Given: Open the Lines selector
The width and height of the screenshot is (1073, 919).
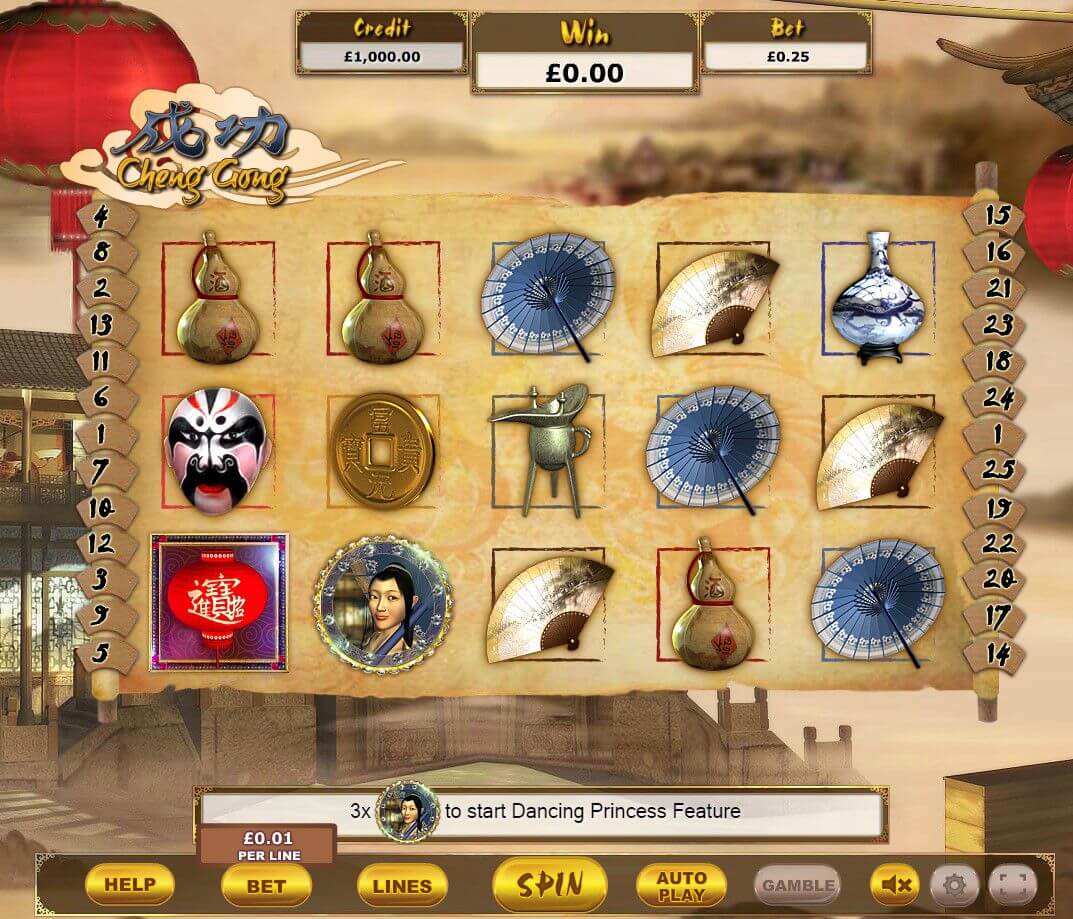Looking at the screenshot, I should 402,885.
